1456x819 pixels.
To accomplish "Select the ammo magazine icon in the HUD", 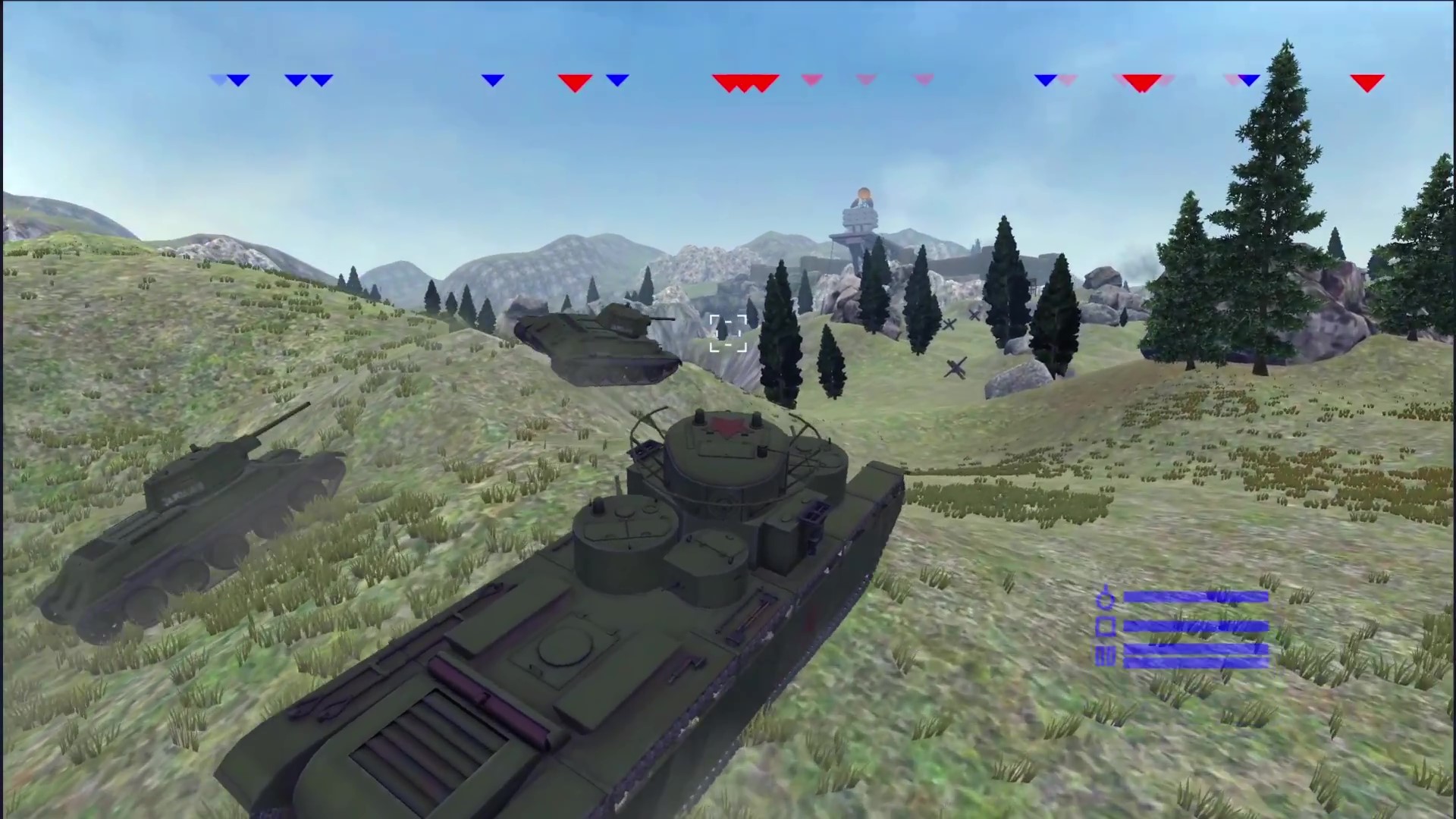I will pos(1106,655).
